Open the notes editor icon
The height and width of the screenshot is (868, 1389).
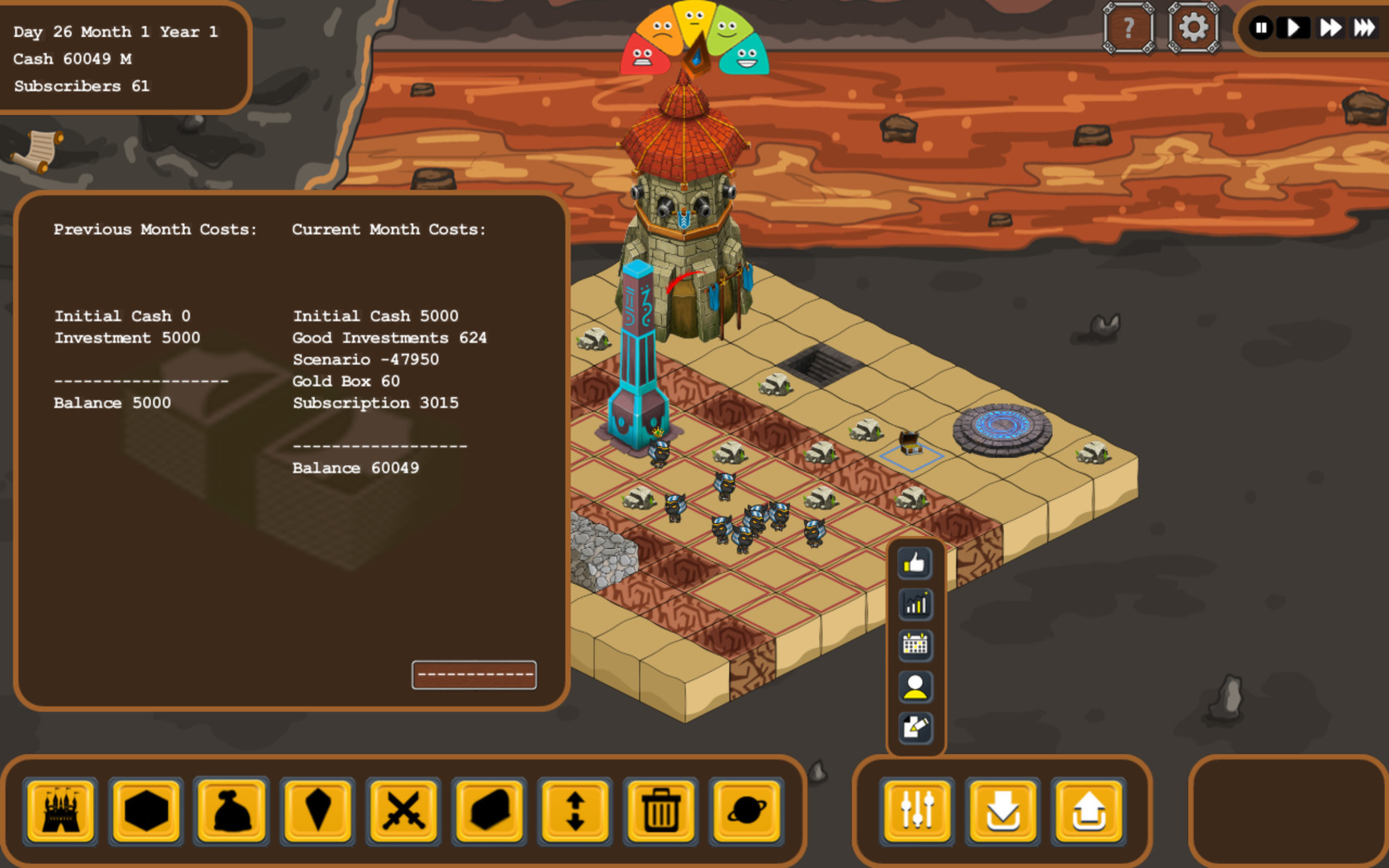click(915, 724)
